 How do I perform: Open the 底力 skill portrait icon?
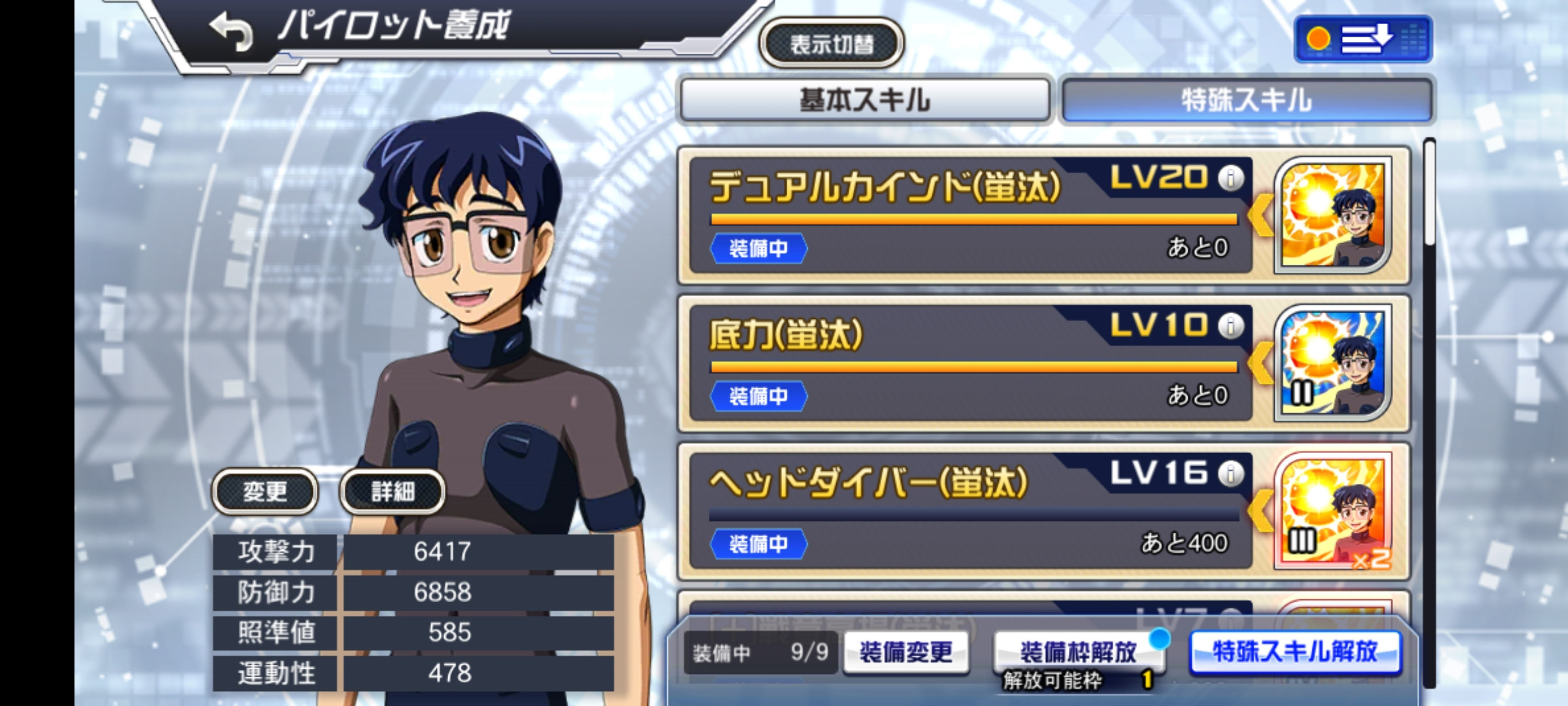1333,363
